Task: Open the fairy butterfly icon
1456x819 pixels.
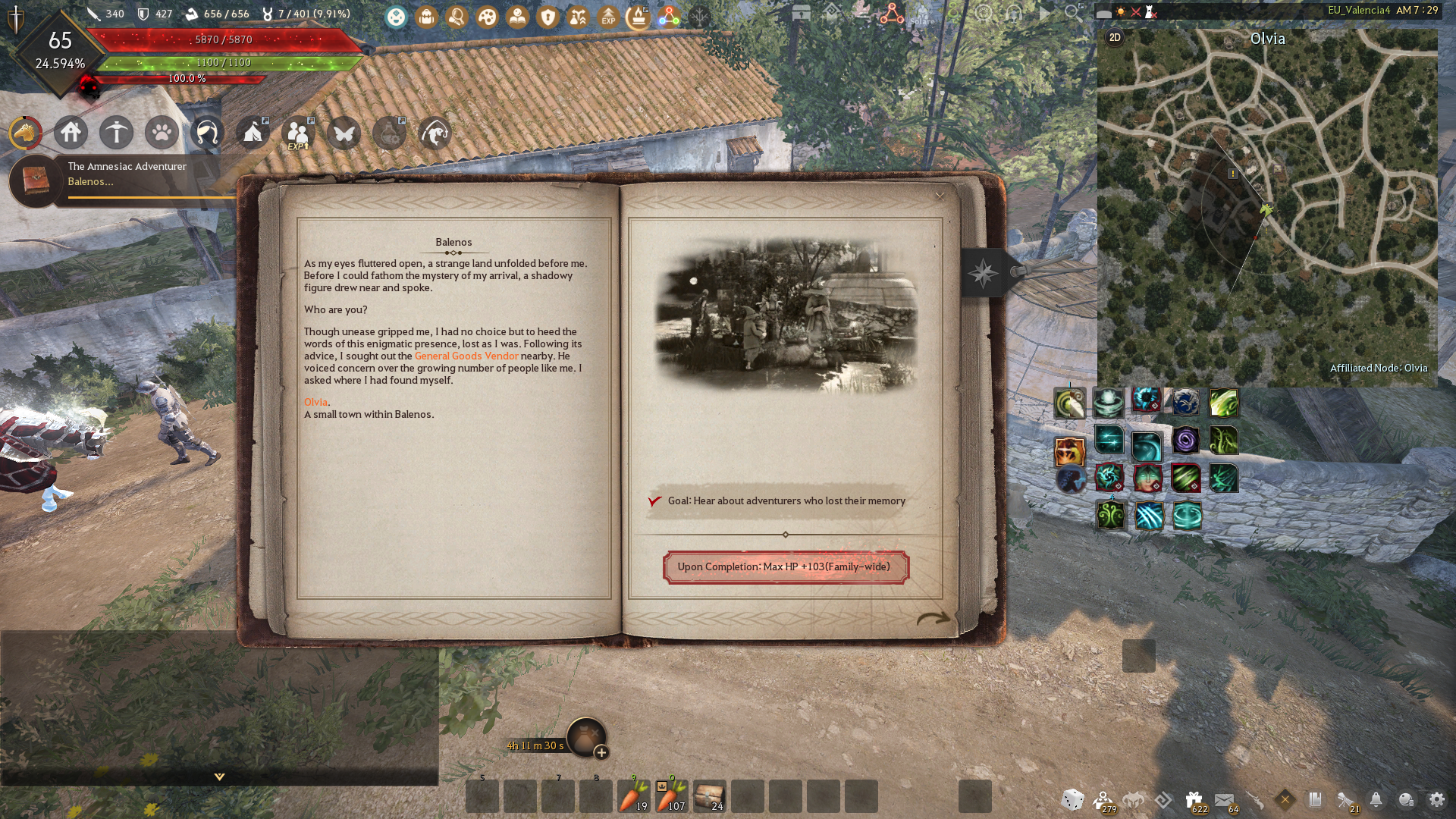Action: click(x=344, y=133)
